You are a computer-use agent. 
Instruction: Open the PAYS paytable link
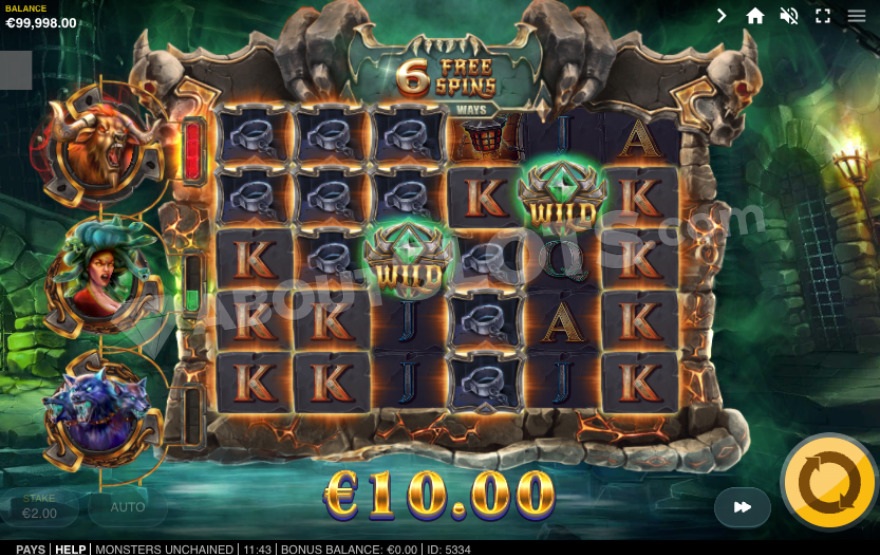30,549
